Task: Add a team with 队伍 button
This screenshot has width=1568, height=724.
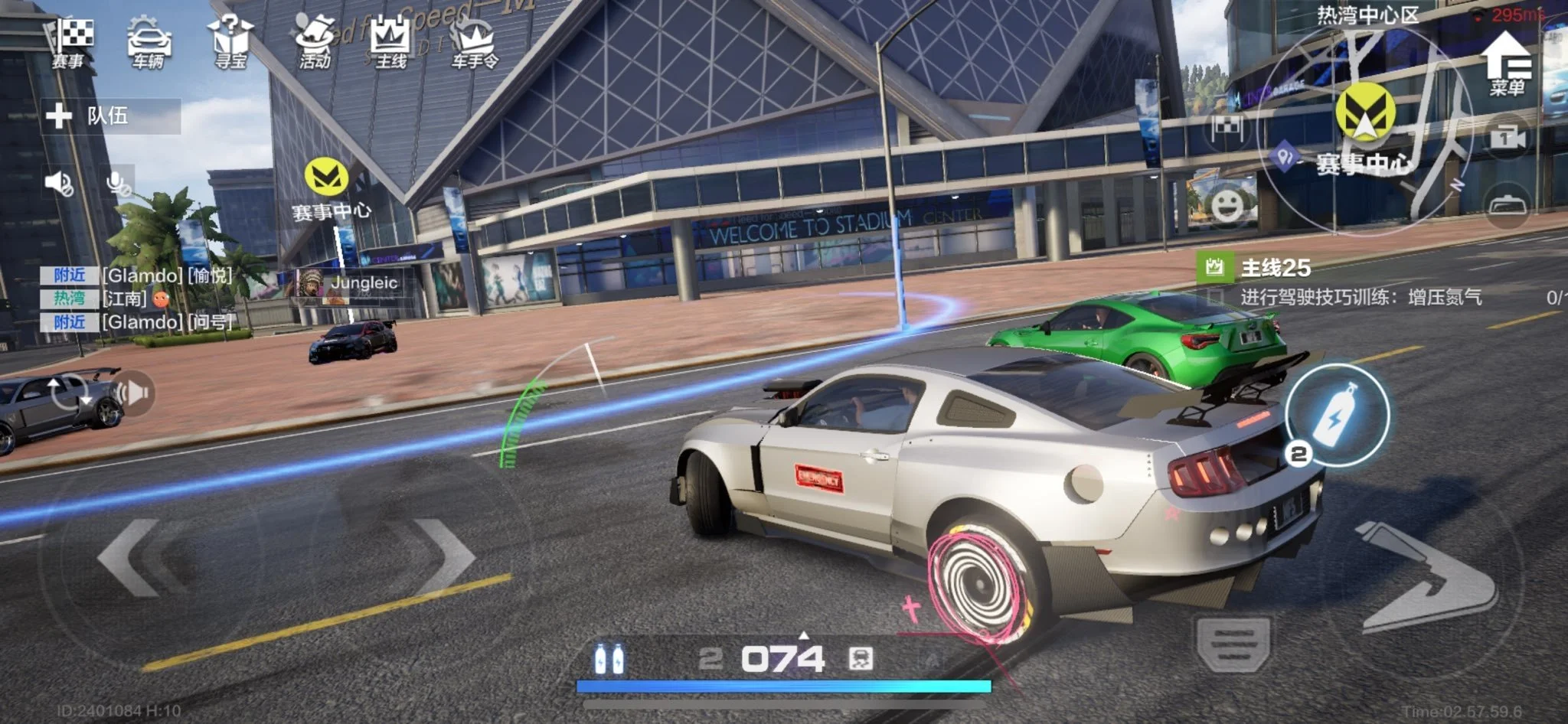Action: click(x=111, y=116)
